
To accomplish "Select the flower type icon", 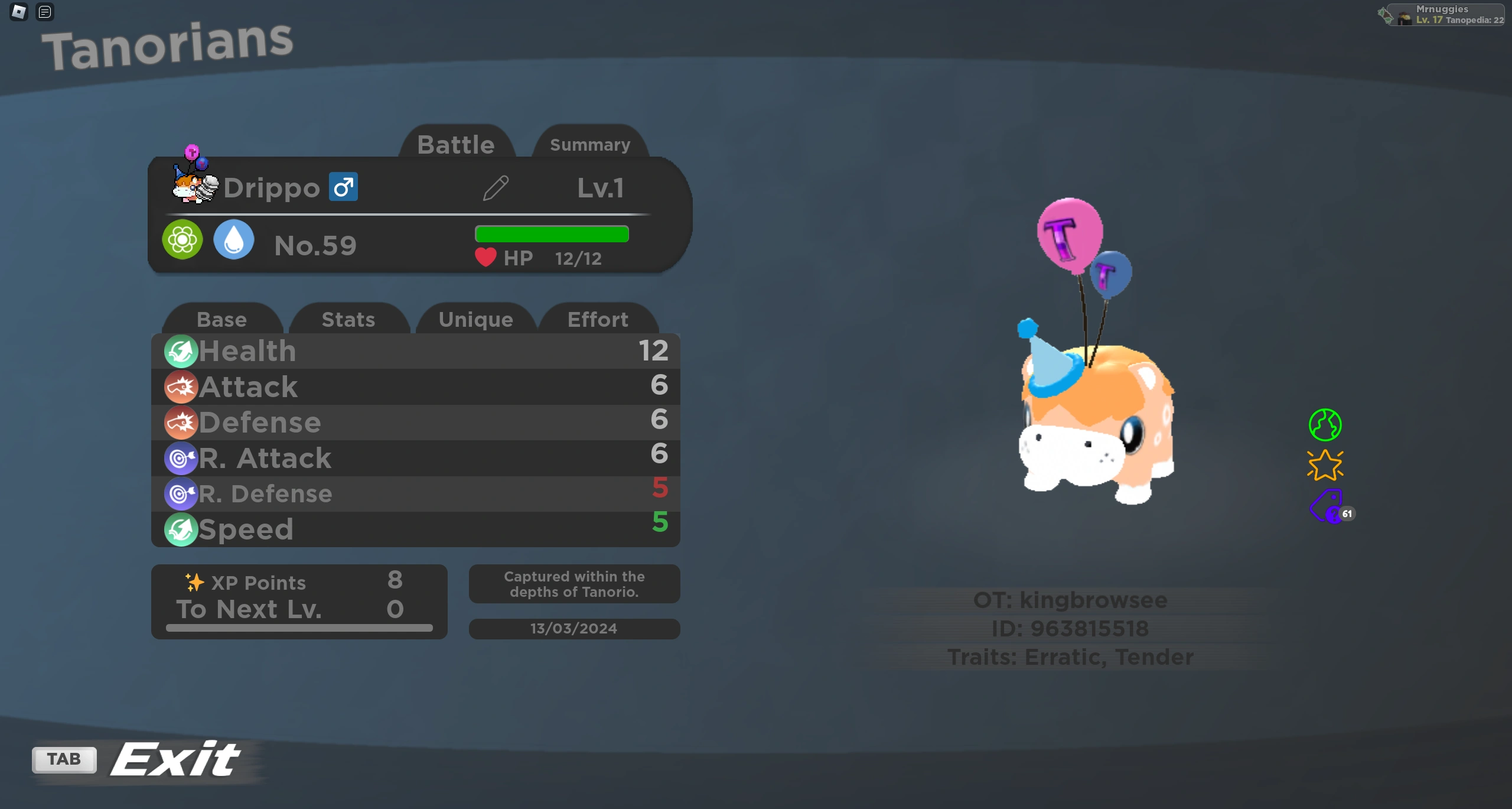I will (x=183, y=239).
